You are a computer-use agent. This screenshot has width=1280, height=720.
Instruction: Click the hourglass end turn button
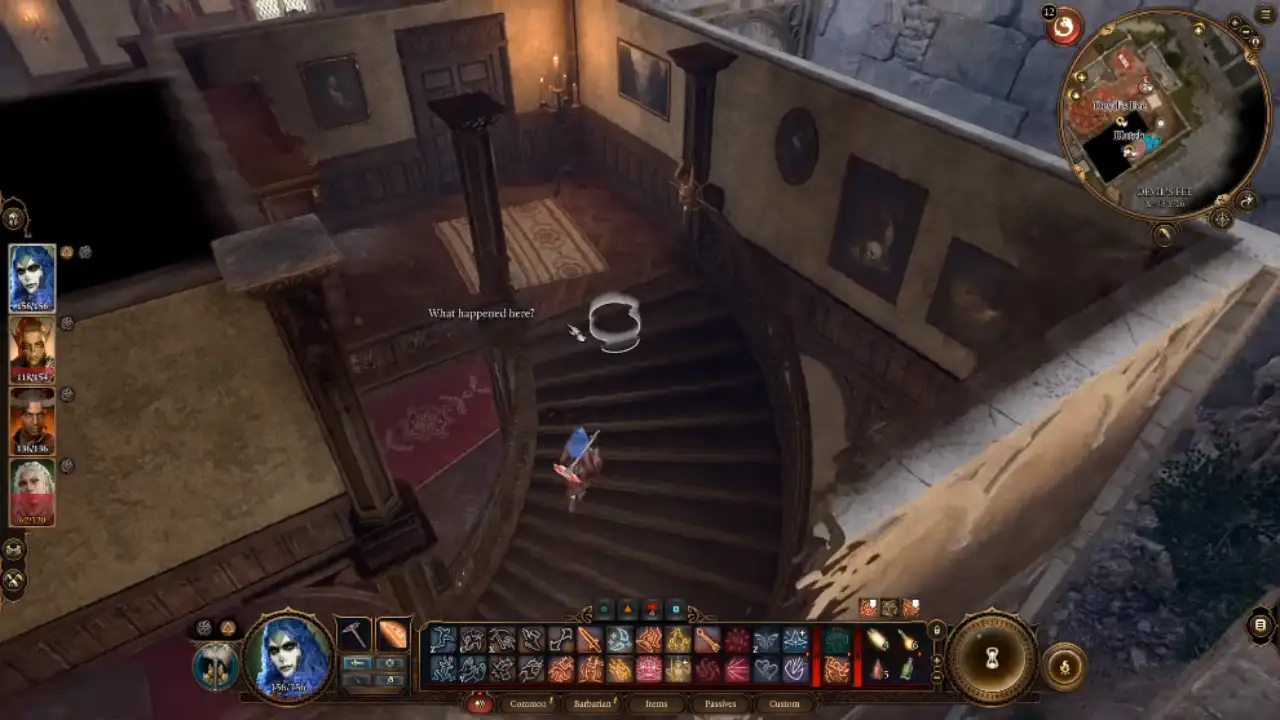[992, 657]
